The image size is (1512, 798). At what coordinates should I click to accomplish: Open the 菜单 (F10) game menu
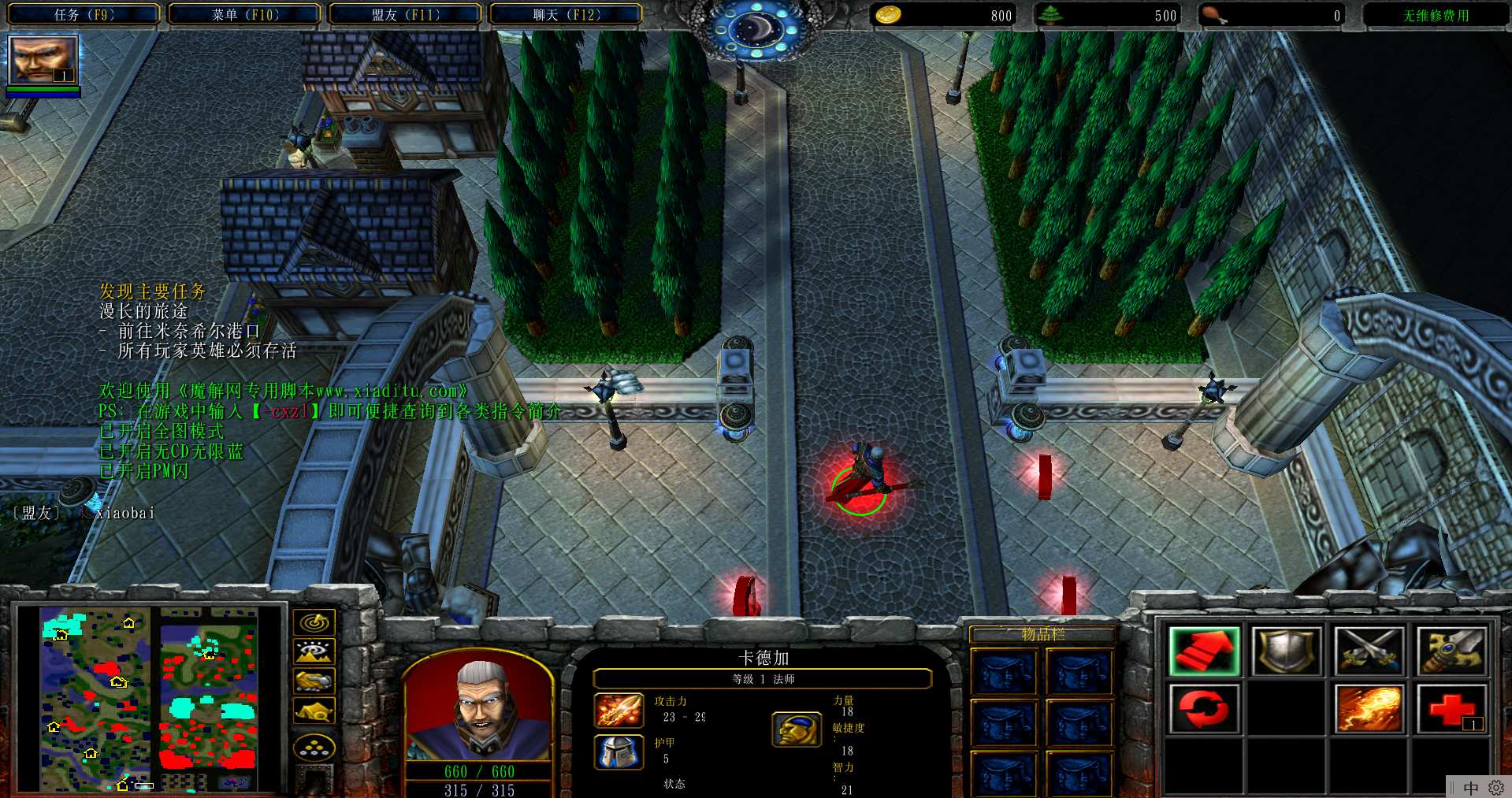point(245,15)
